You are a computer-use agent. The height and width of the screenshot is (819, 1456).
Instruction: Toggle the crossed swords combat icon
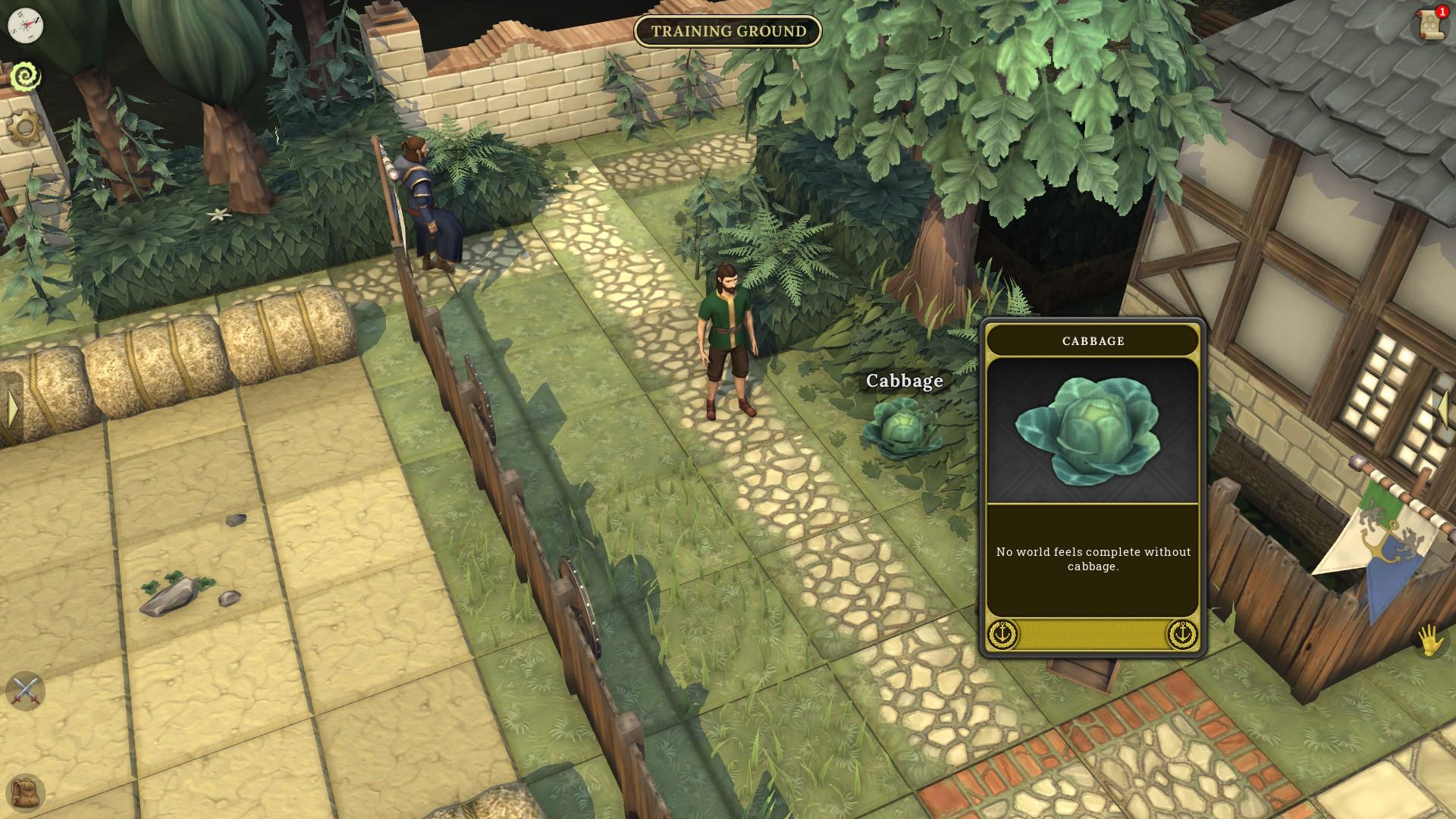pos(25,691)
